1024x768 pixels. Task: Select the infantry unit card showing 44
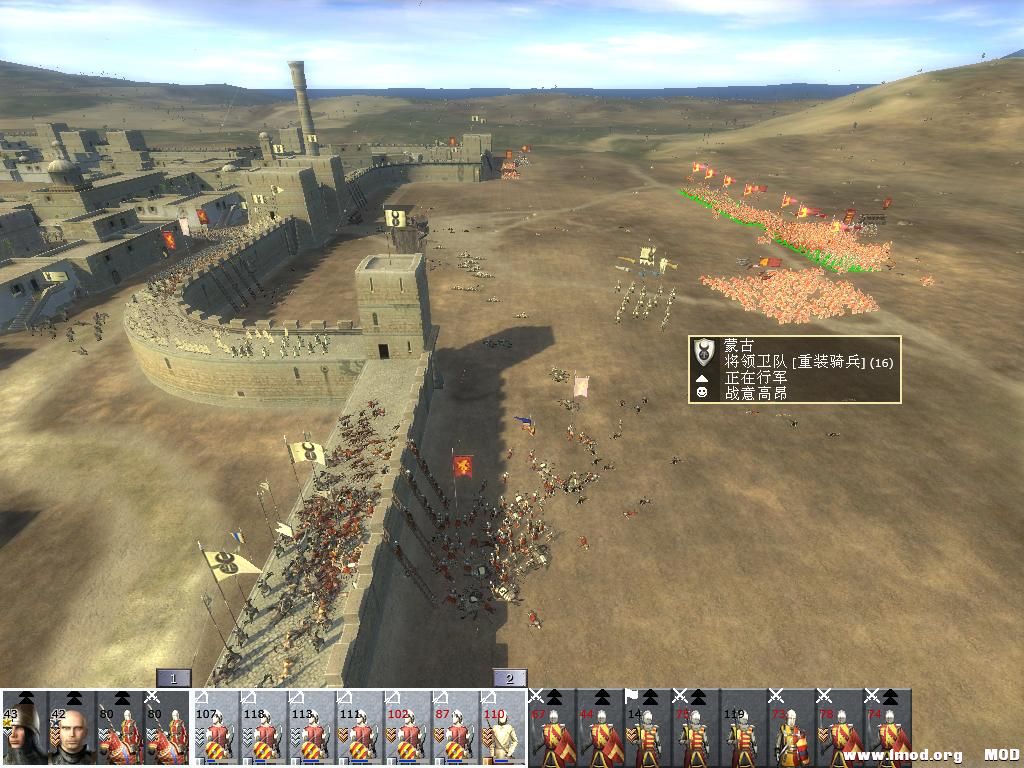[x=600, y=728]
